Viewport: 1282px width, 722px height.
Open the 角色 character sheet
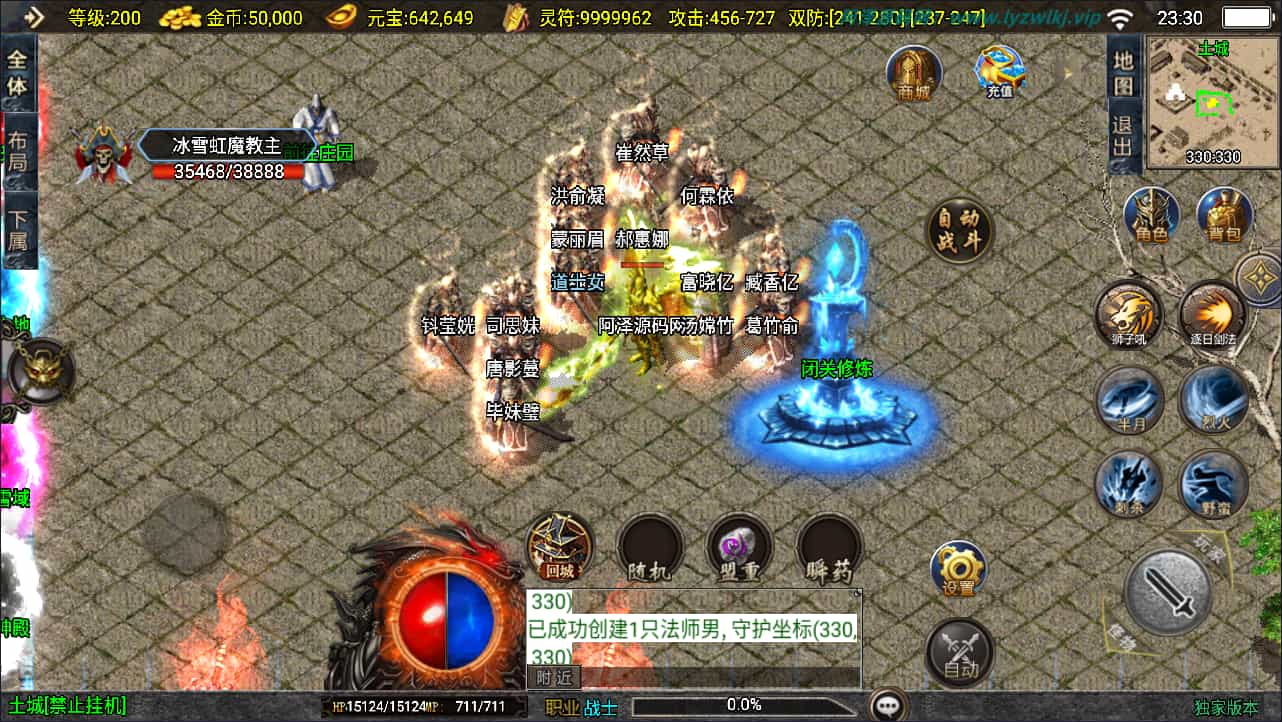pyautogui.click(x=1151, y=215)
